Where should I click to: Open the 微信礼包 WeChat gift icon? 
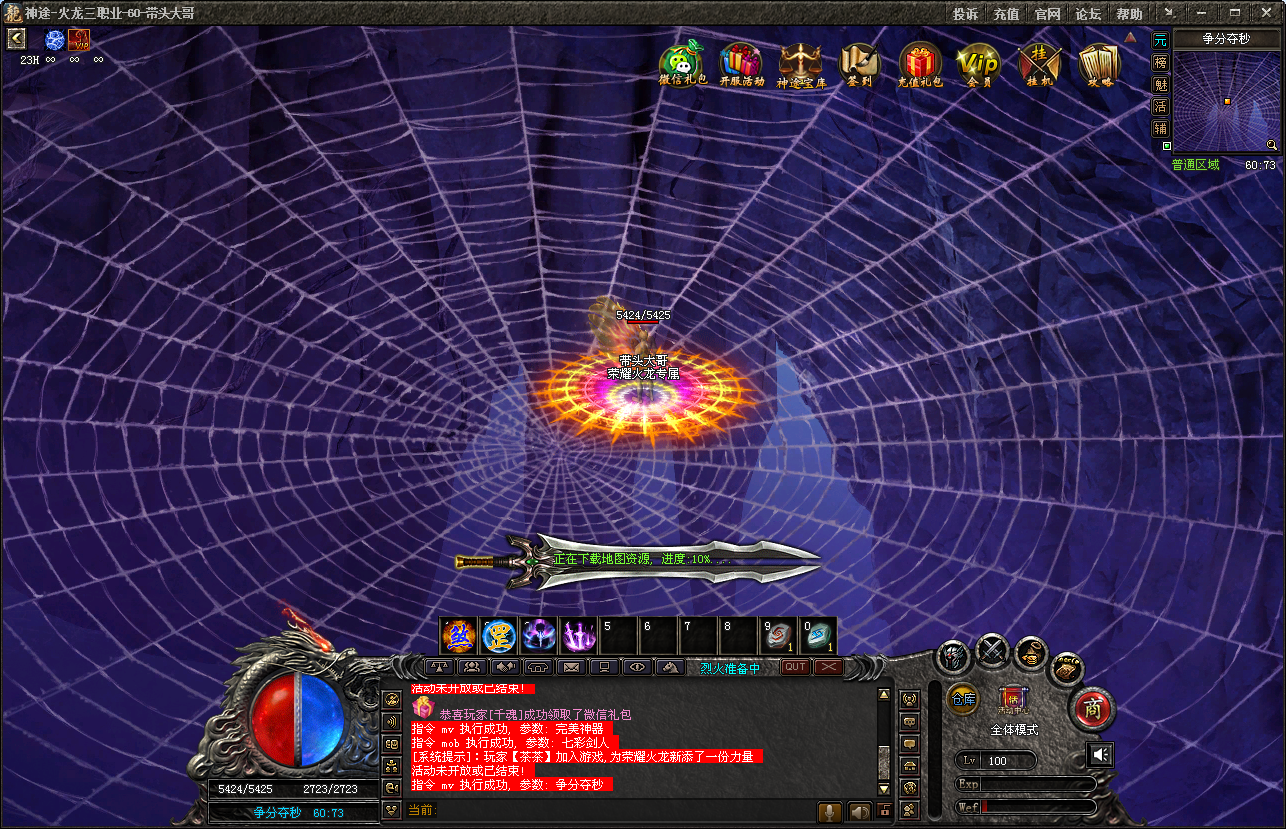(x=682, y=64)
